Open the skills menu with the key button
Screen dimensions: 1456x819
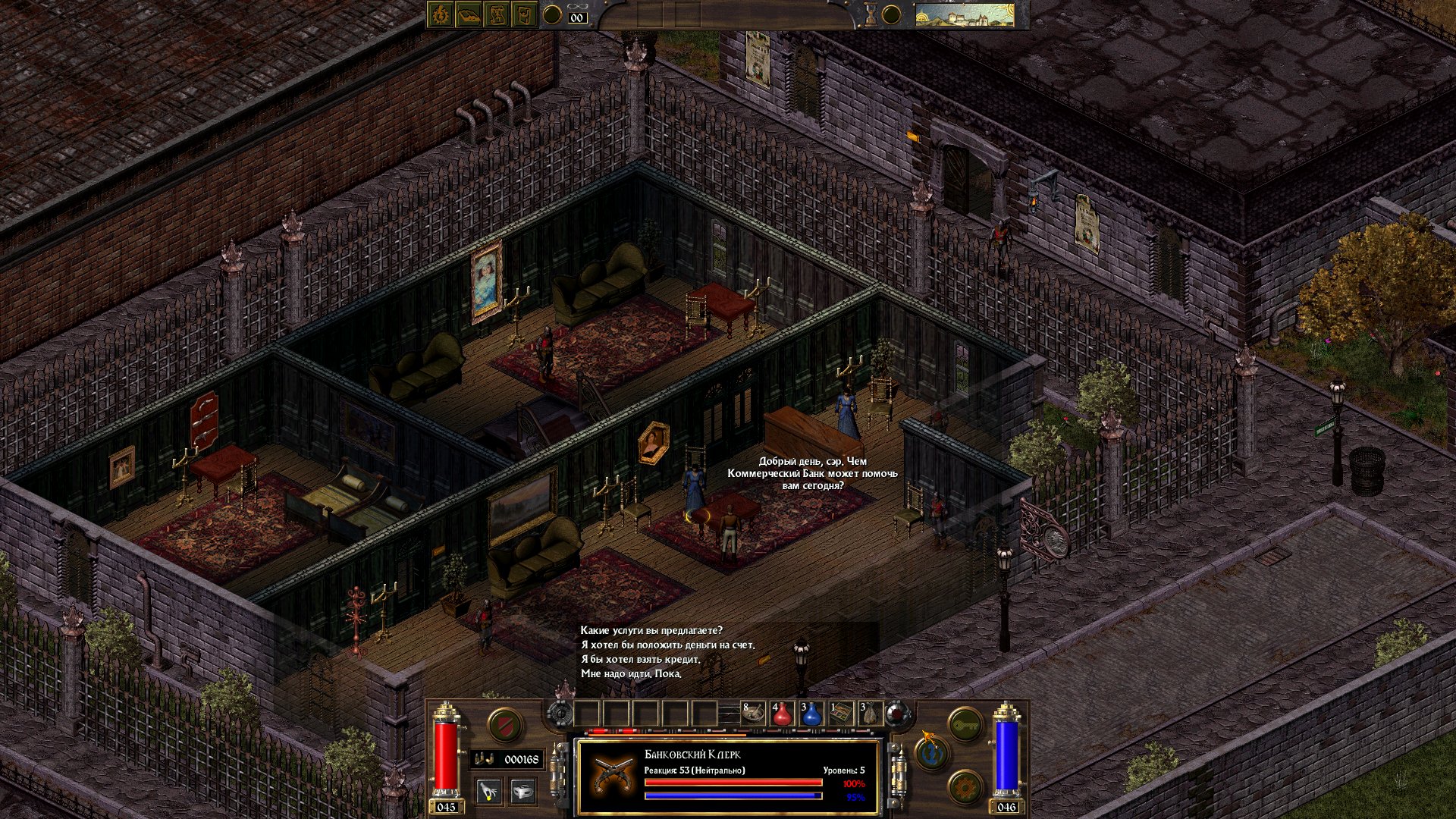pyautogui.click(x=965, y=725)
